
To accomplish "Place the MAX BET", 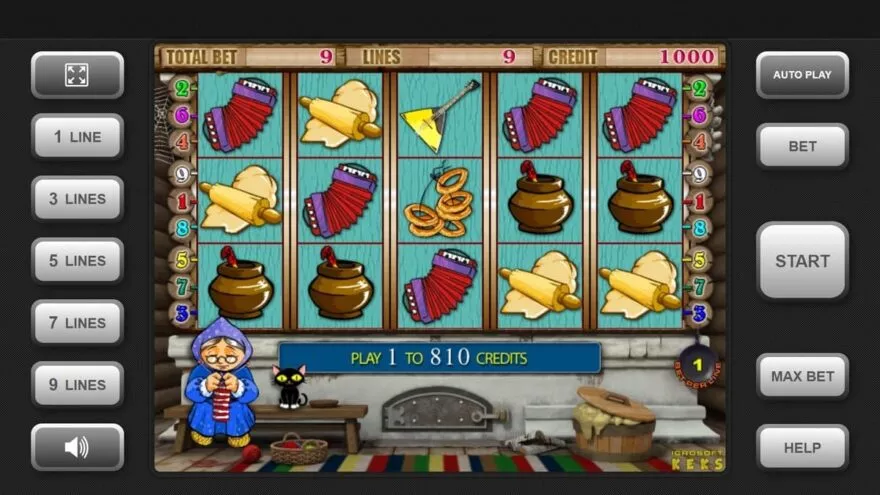I will [x=802, y=377].
